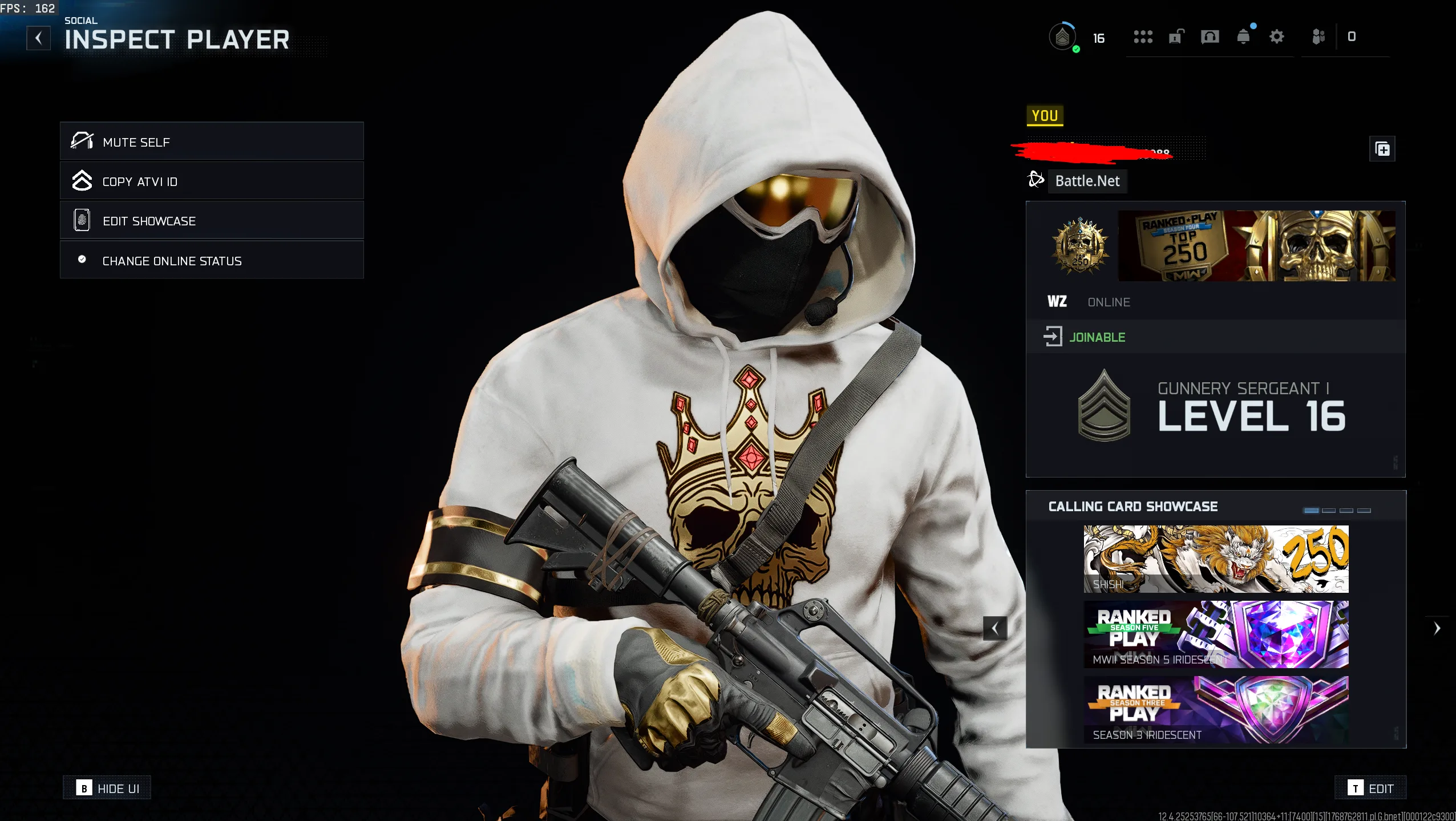This screenshot has width=1456, height=821.
Task: Select MWII Season 5 Iridescent calling card
Action: click(x=1216, y=634)
